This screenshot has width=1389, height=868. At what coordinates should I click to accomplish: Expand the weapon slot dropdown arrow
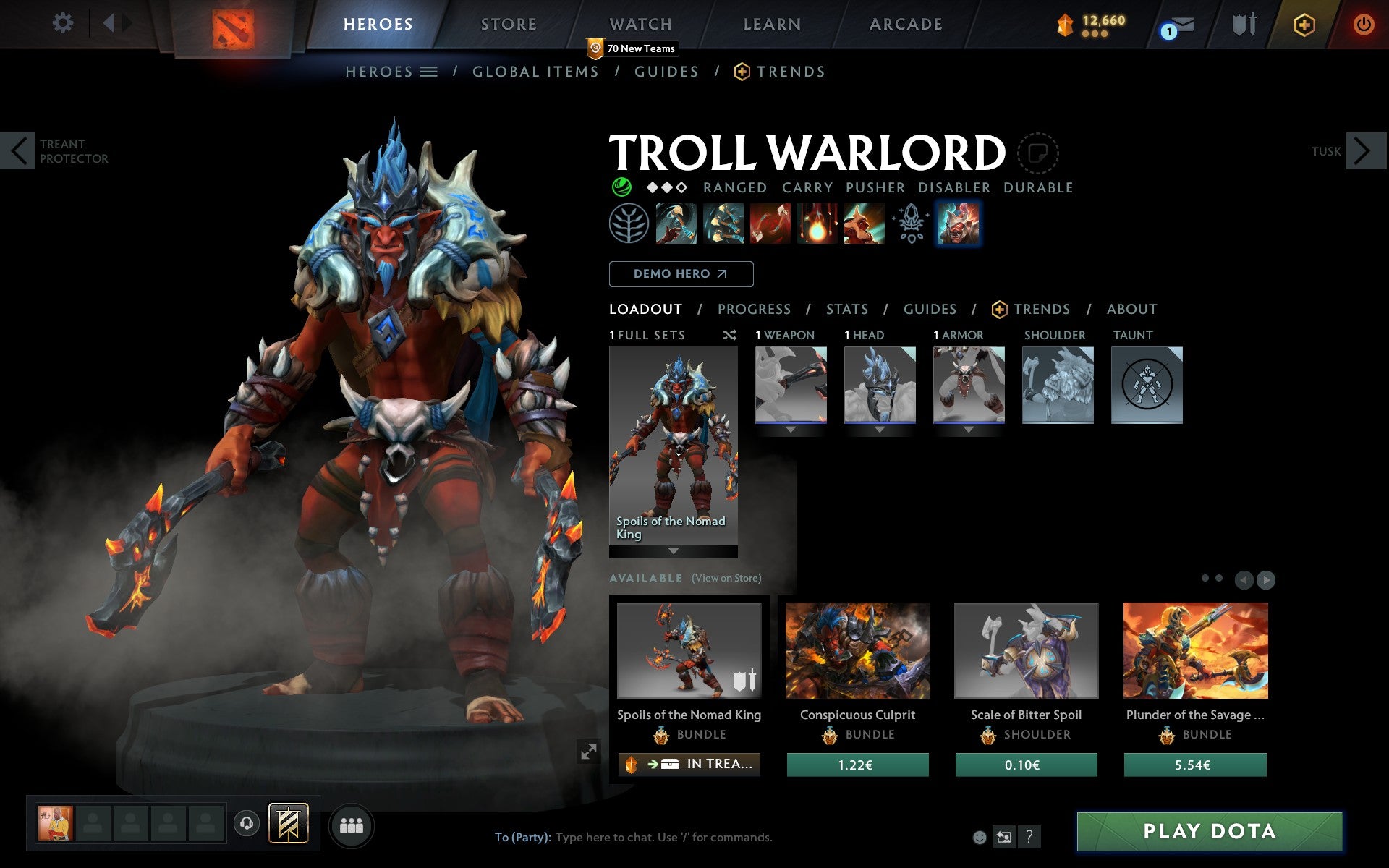[x=790, y=428]
